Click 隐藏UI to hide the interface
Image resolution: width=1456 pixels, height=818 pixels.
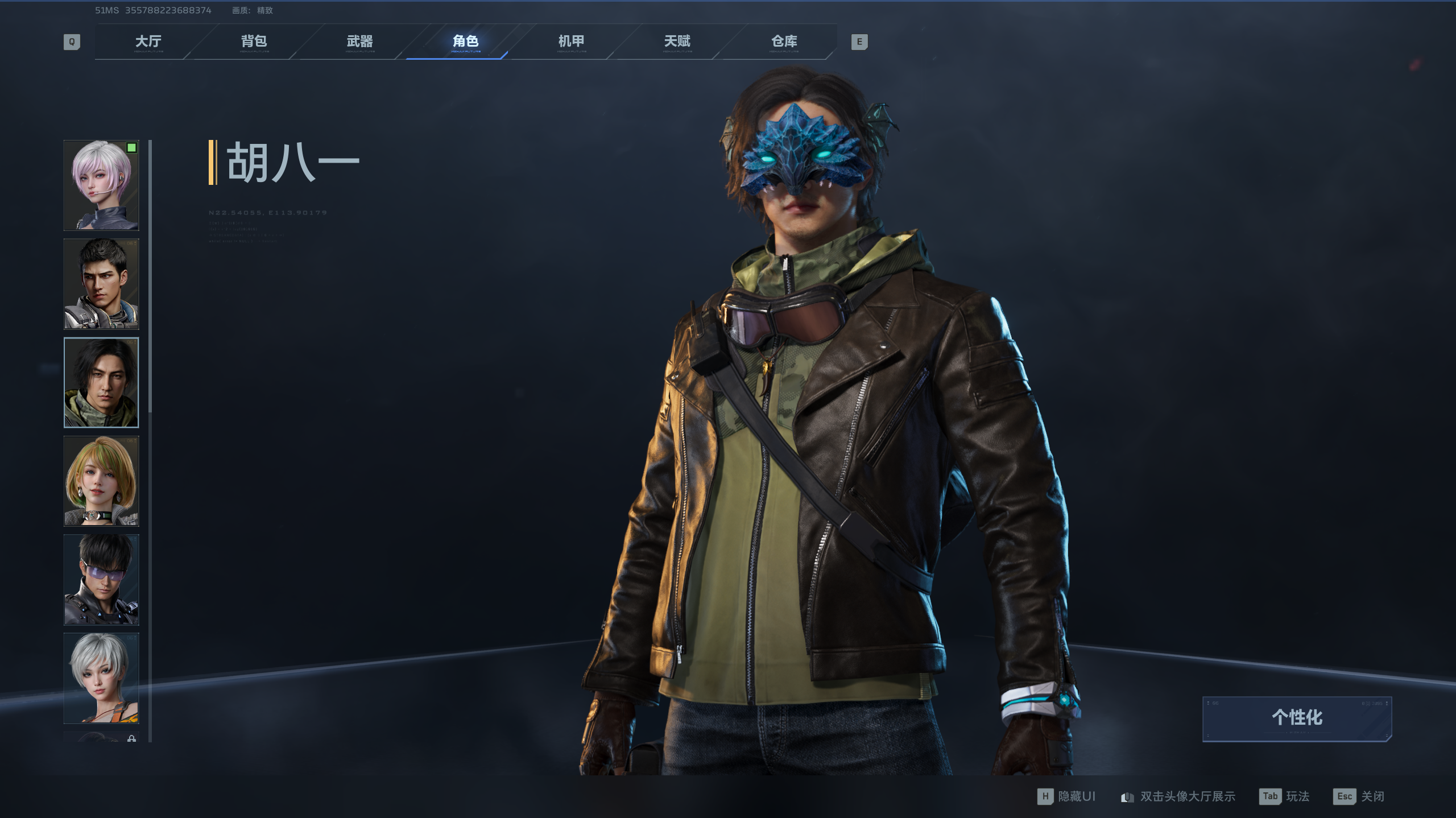1067,796
